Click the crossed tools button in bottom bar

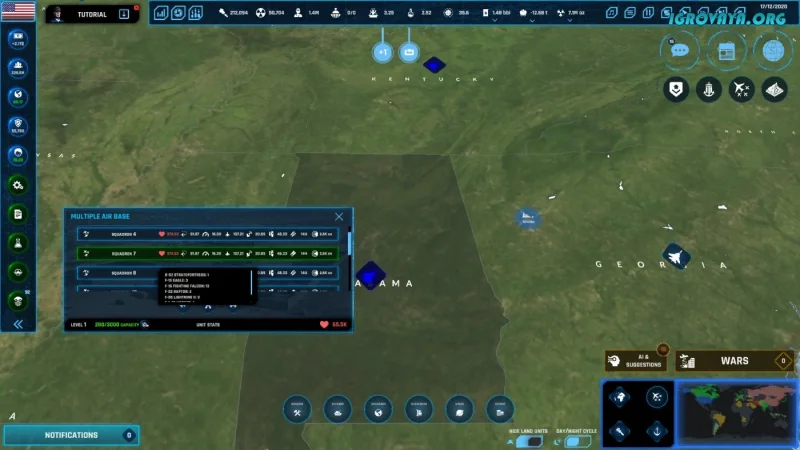click(x=298, y=408)
